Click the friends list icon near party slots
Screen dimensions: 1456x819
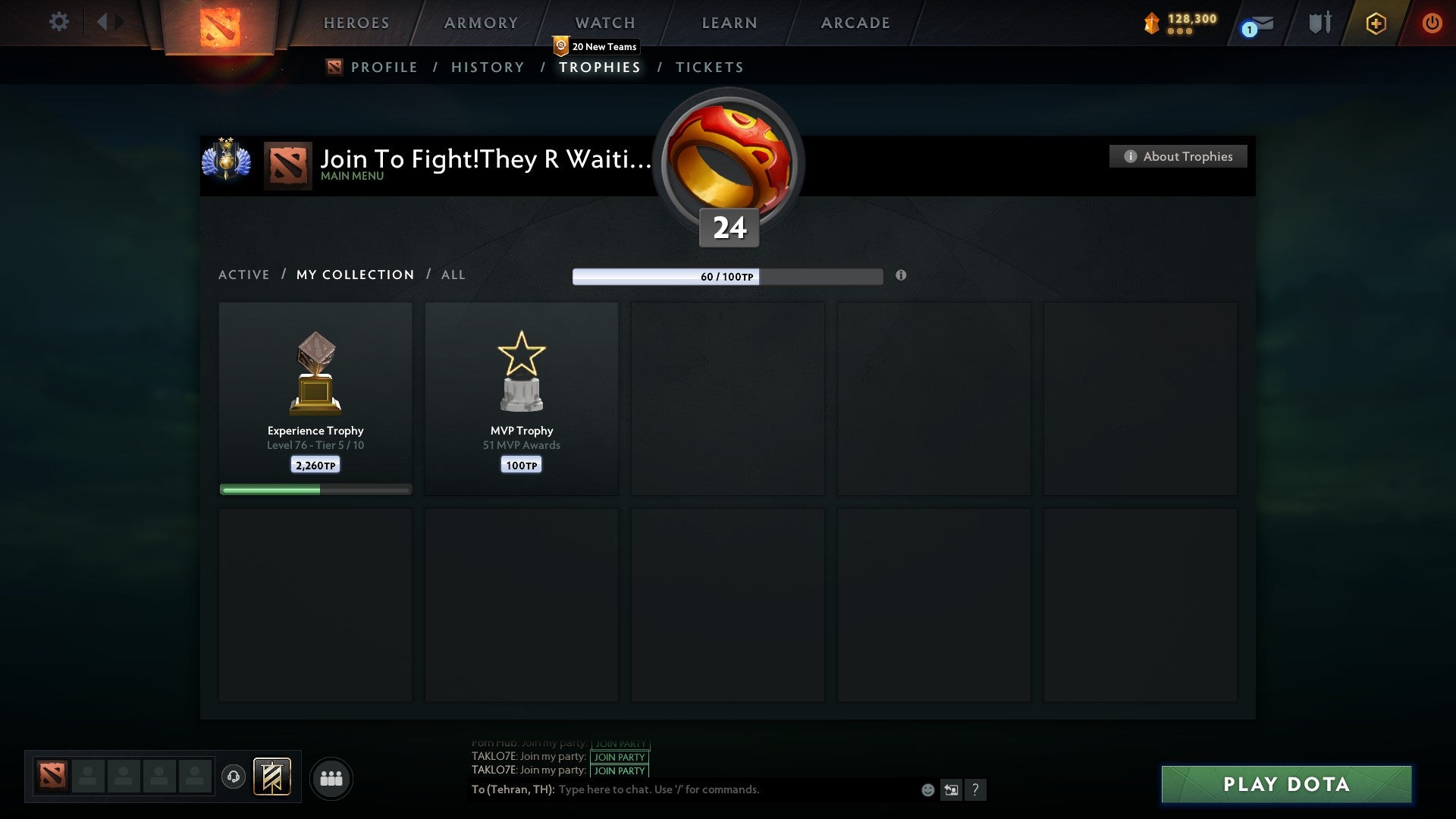331,778
